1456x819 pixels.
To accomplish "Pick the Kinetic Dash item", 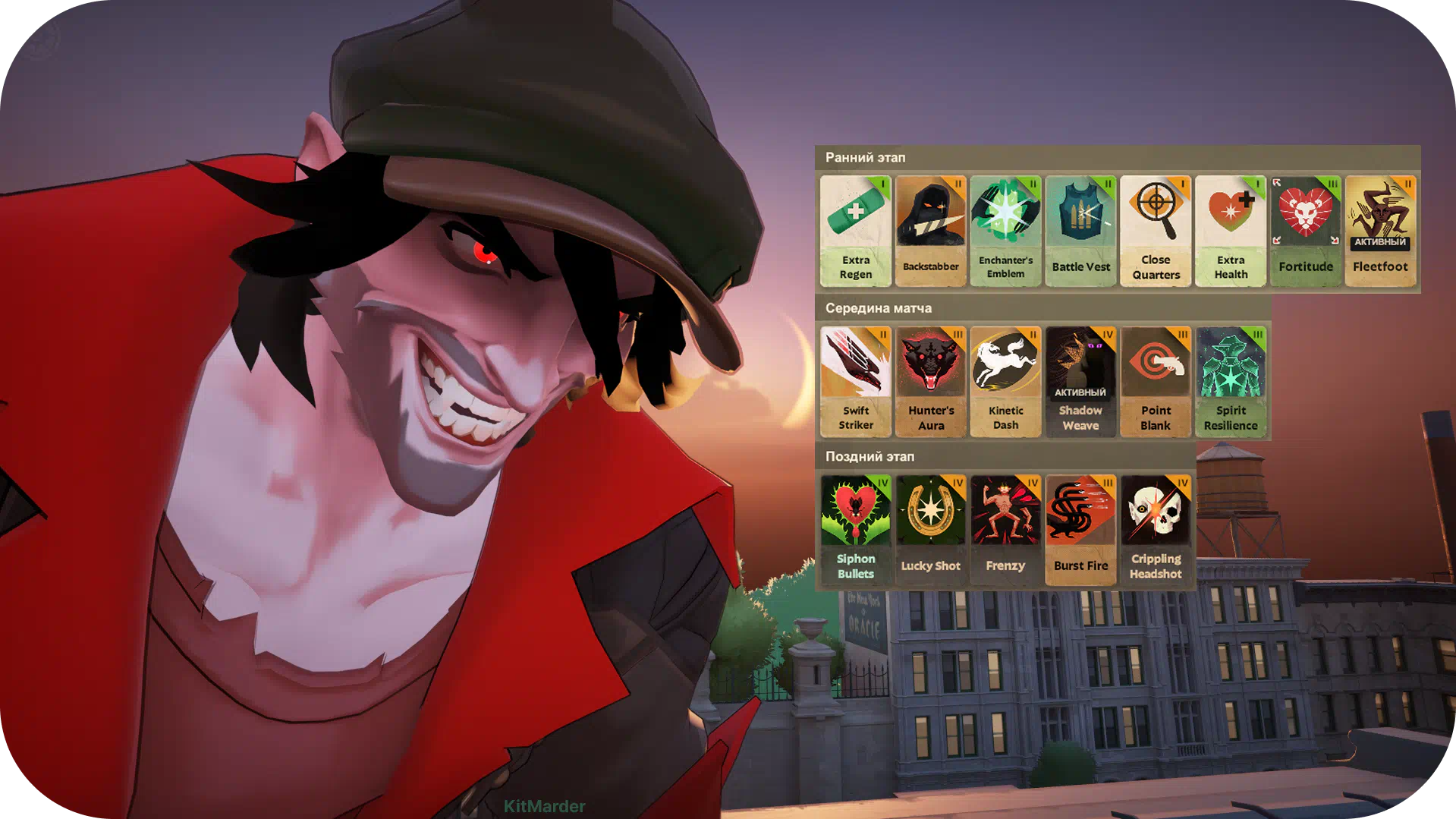I will (x=1005, y=381).
